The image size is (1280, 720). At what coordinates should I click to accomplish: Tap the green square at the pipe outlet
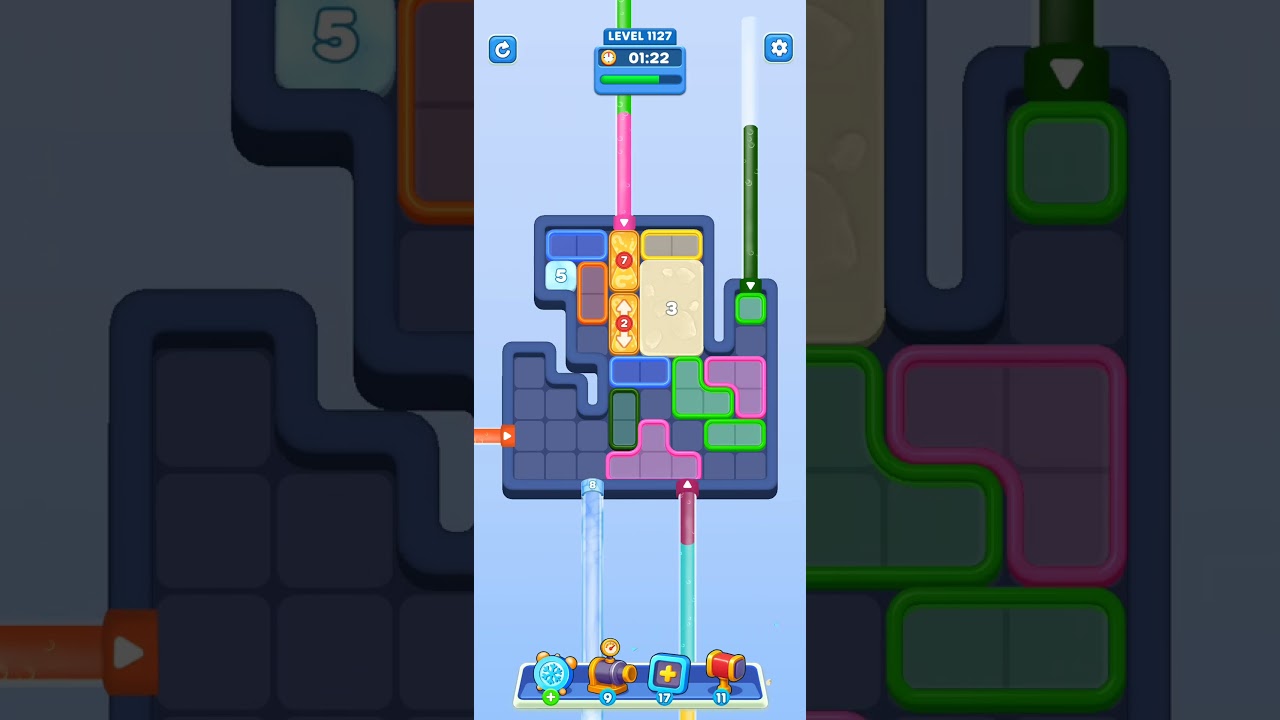[751, 307]
